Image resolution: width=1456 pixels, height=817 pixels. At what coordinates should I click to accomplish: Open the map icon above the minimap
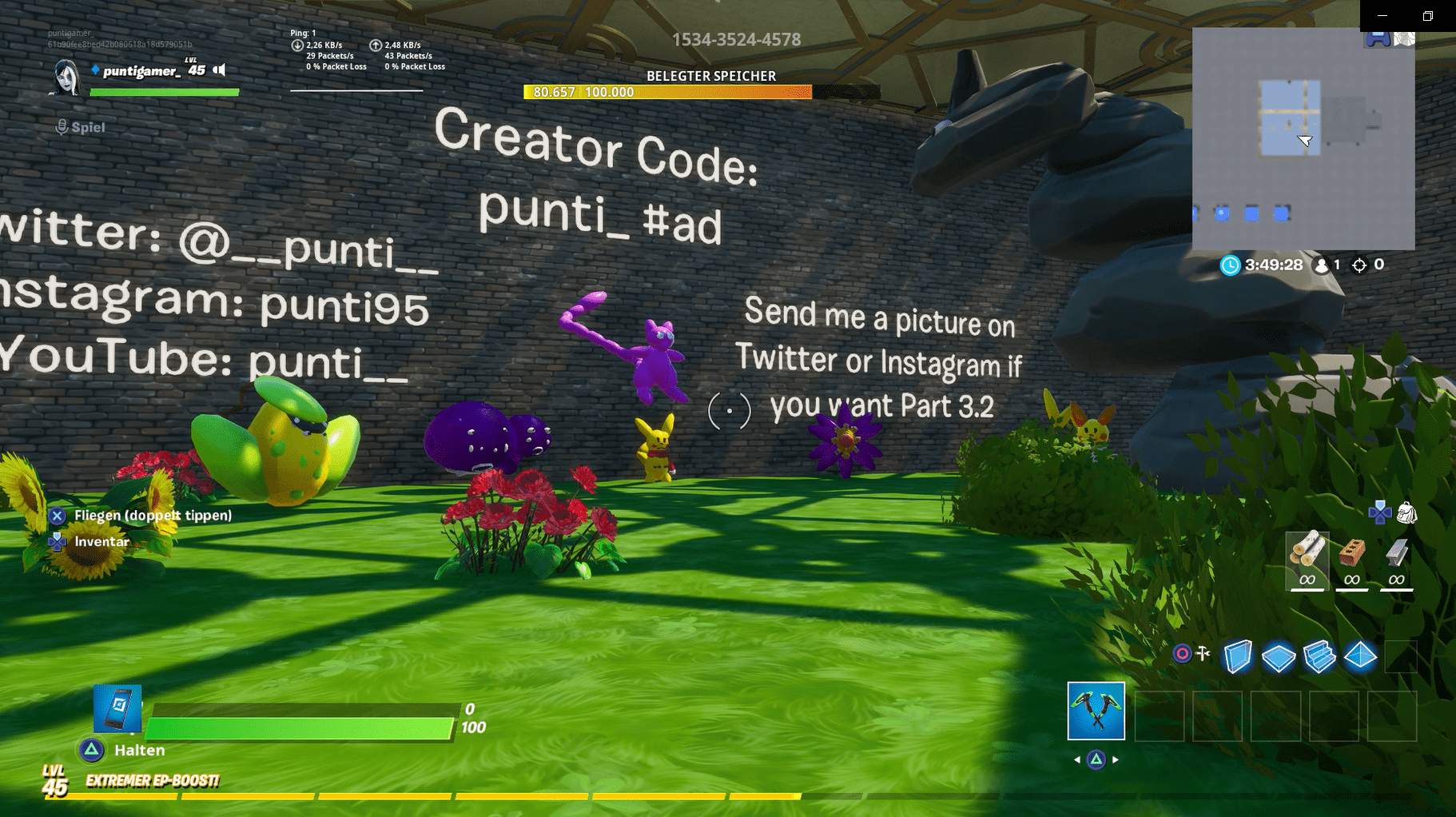click(1404, 38)
